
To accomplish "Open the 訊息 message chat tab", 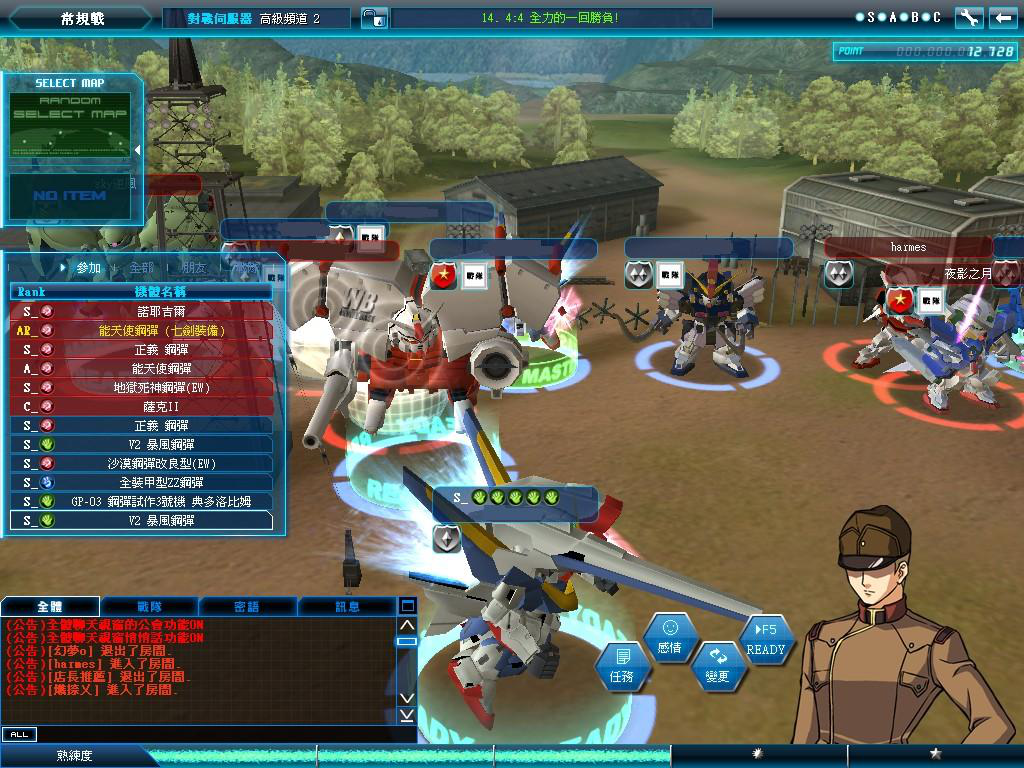I will click(346, 607).
